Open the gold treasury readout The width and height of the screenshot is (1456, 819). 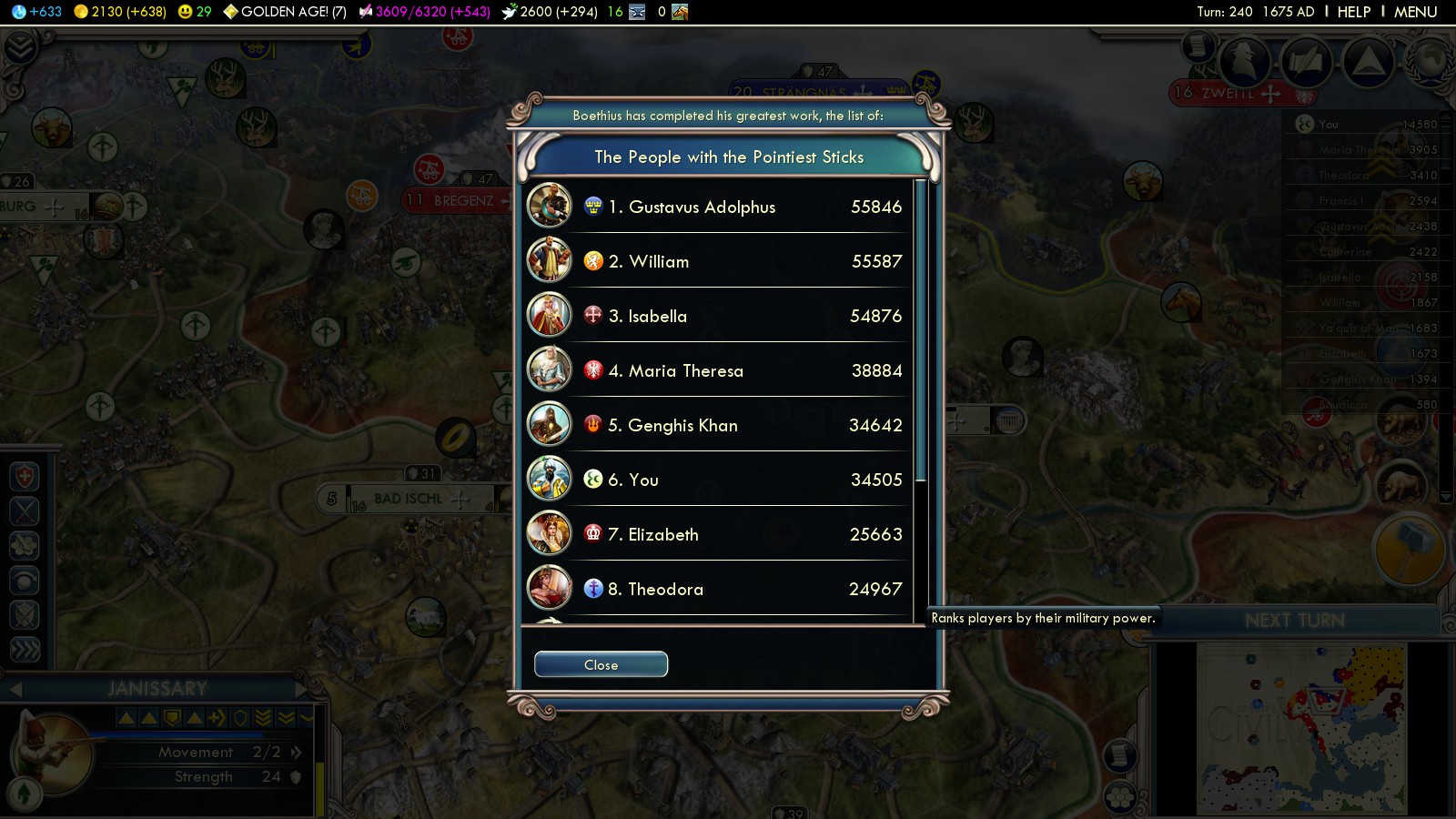click(120, 12)
